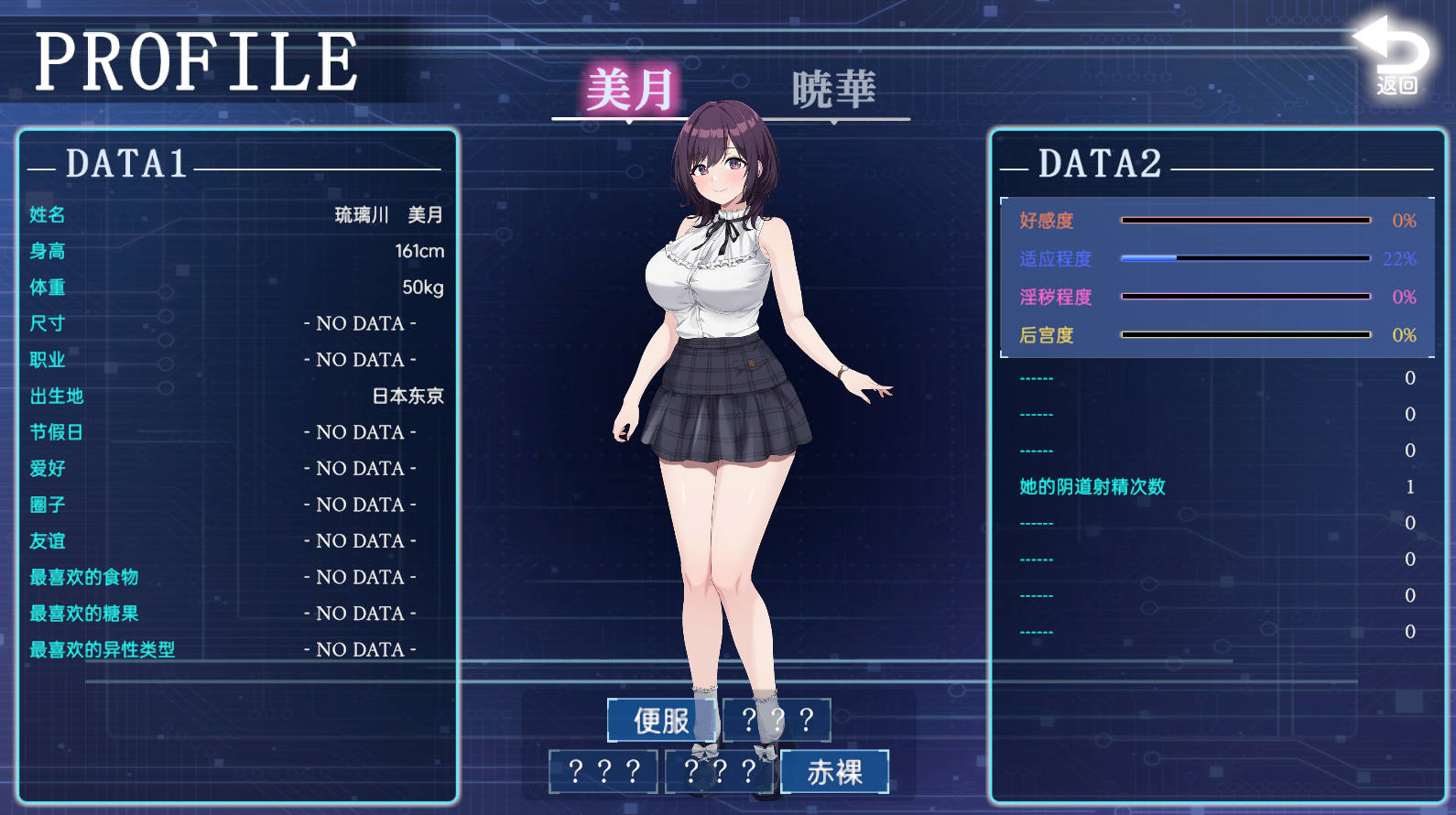Click the 返回 back arrow button
Image resolution: width=1456 pixels, height=815 pixels.
click(x=1394, y=58)
